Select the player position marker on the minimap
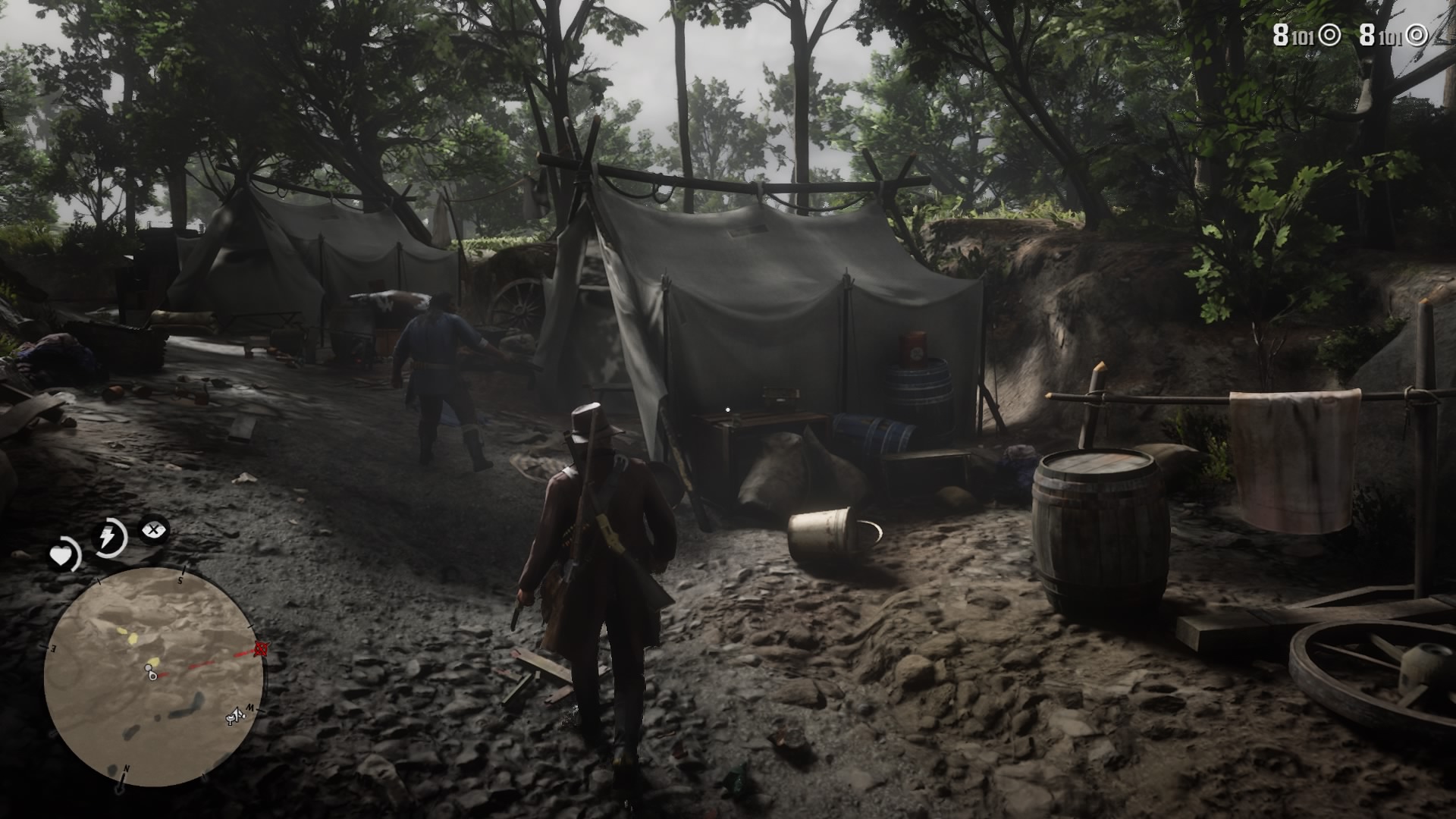The height and width of the screenshot is (819, 1456). pos(152,675)
